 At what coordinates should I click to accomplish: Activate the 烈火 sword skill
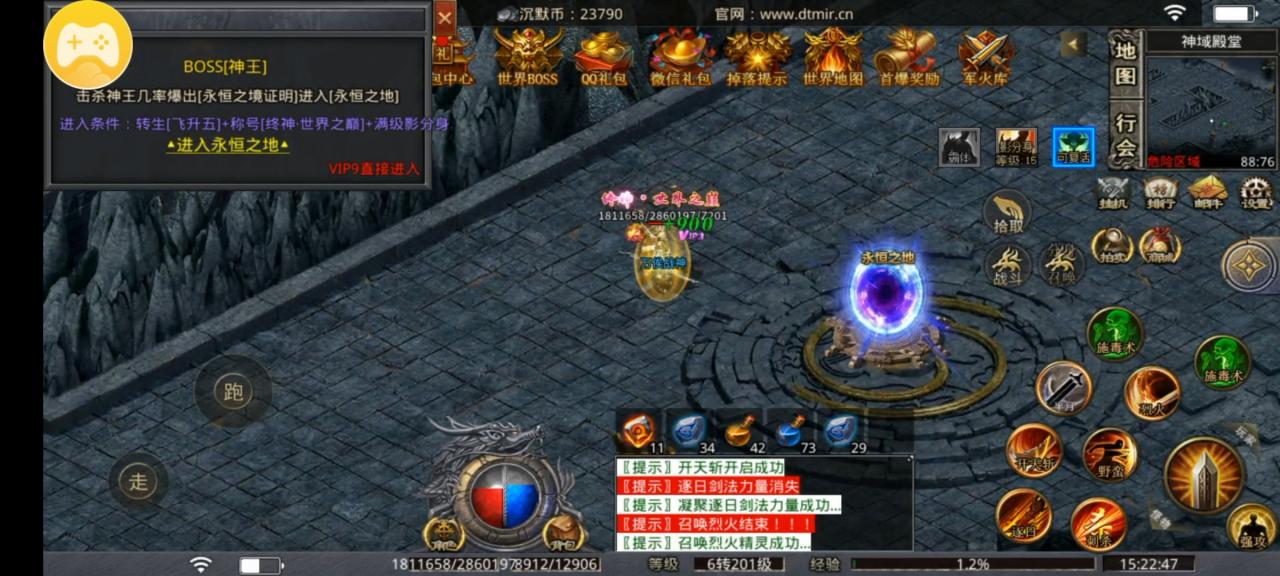1152,393
